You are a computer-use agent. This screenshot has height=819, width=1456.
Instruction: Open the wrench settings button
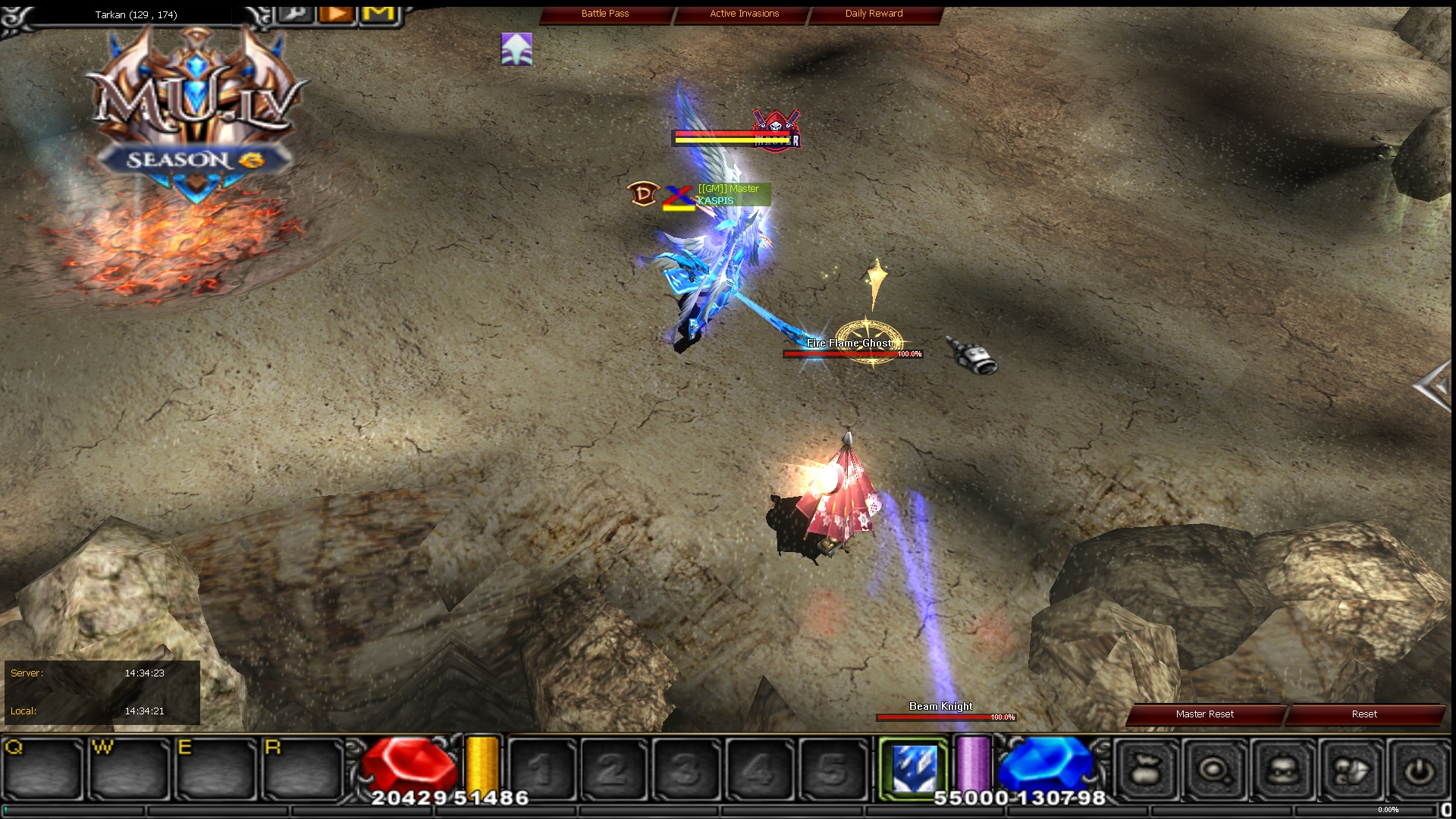[x=295, y=14]
